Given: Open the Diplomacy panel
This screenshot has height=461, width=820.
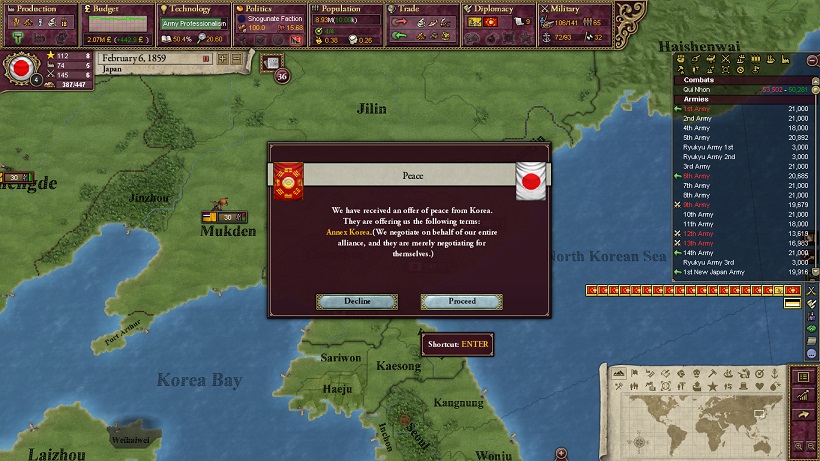Looking at the screenshot, I should click(497, 9).
